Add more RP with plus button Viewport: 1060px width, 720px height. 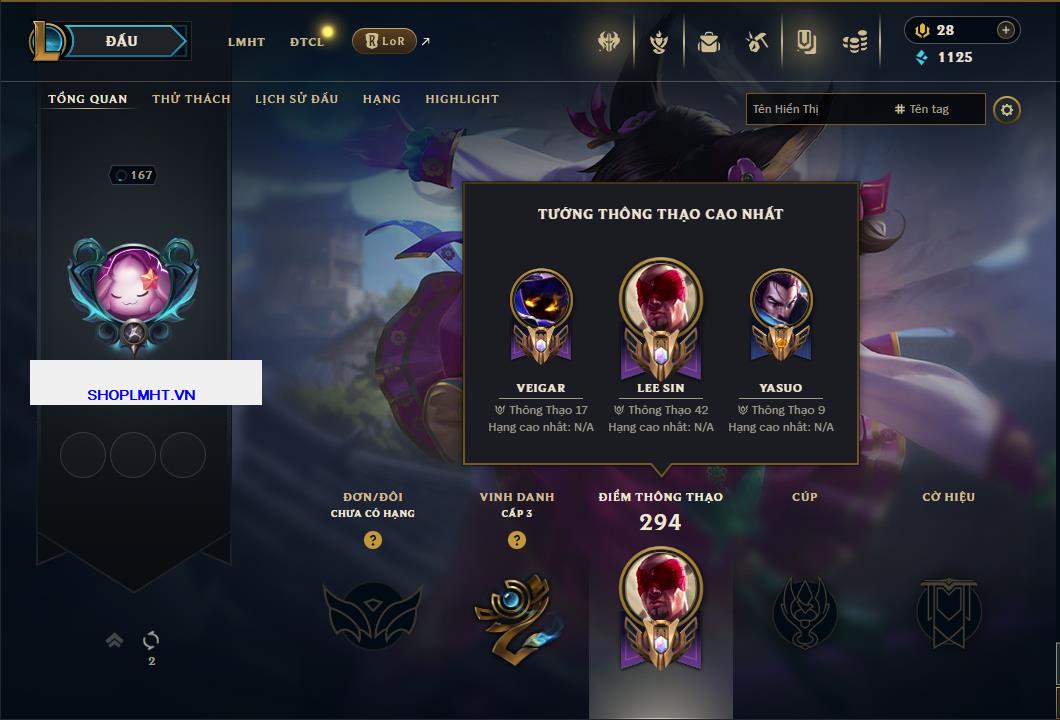(1005, 30)
